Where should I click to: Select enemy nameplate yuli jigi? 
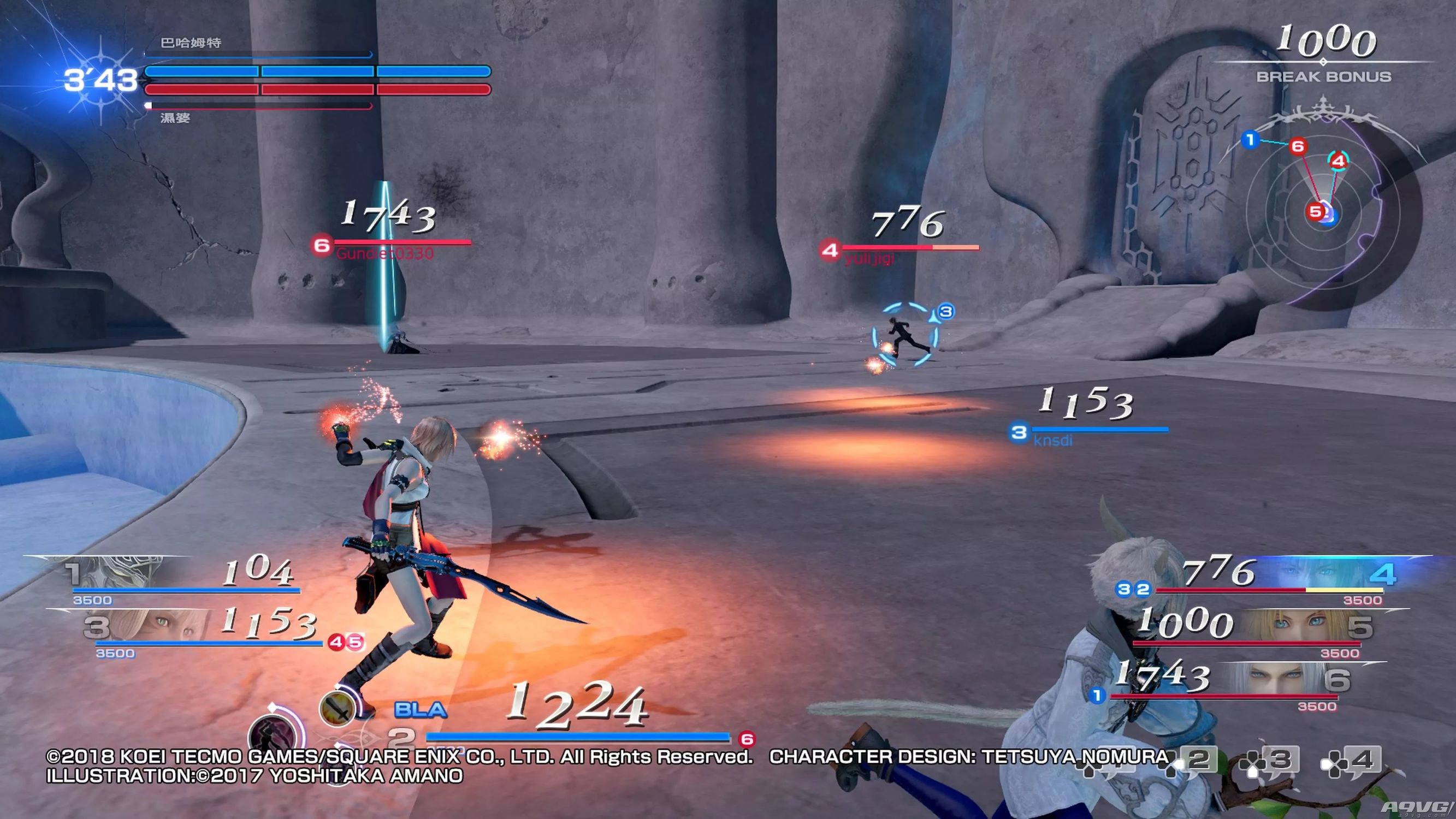[869, 259]
